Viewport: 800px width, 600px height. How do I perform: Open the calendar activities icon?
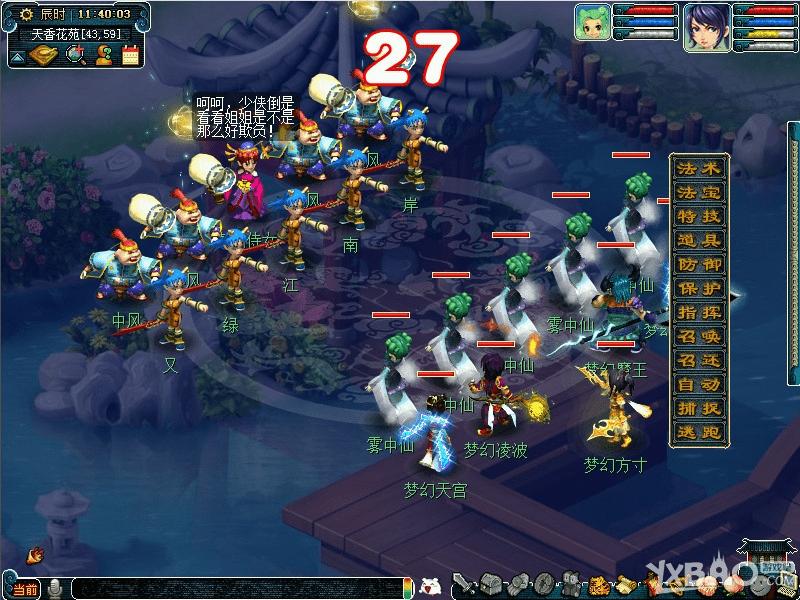point(130,55)
